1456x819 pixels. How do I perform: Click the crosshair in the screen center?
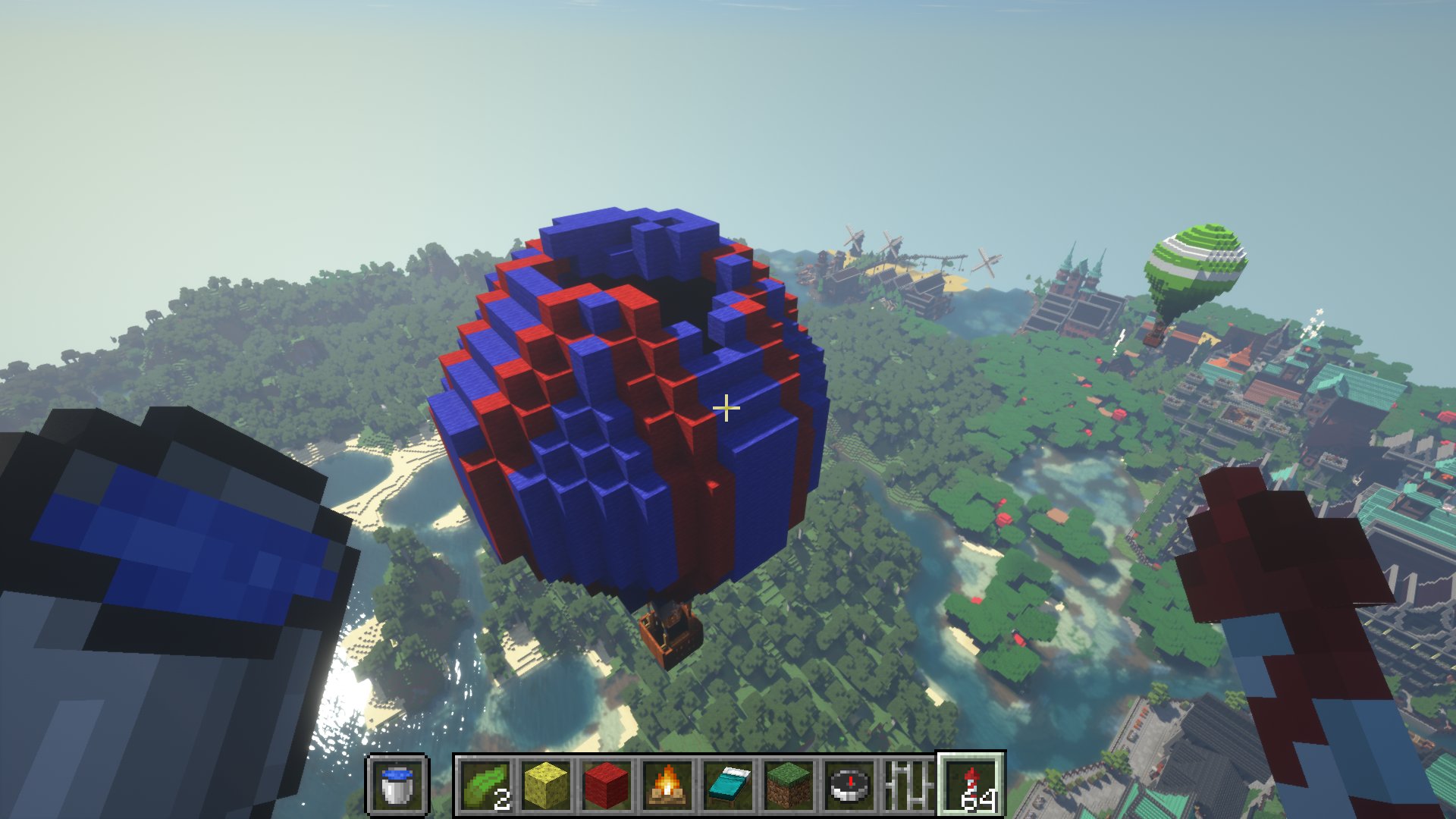pos(726,409)
